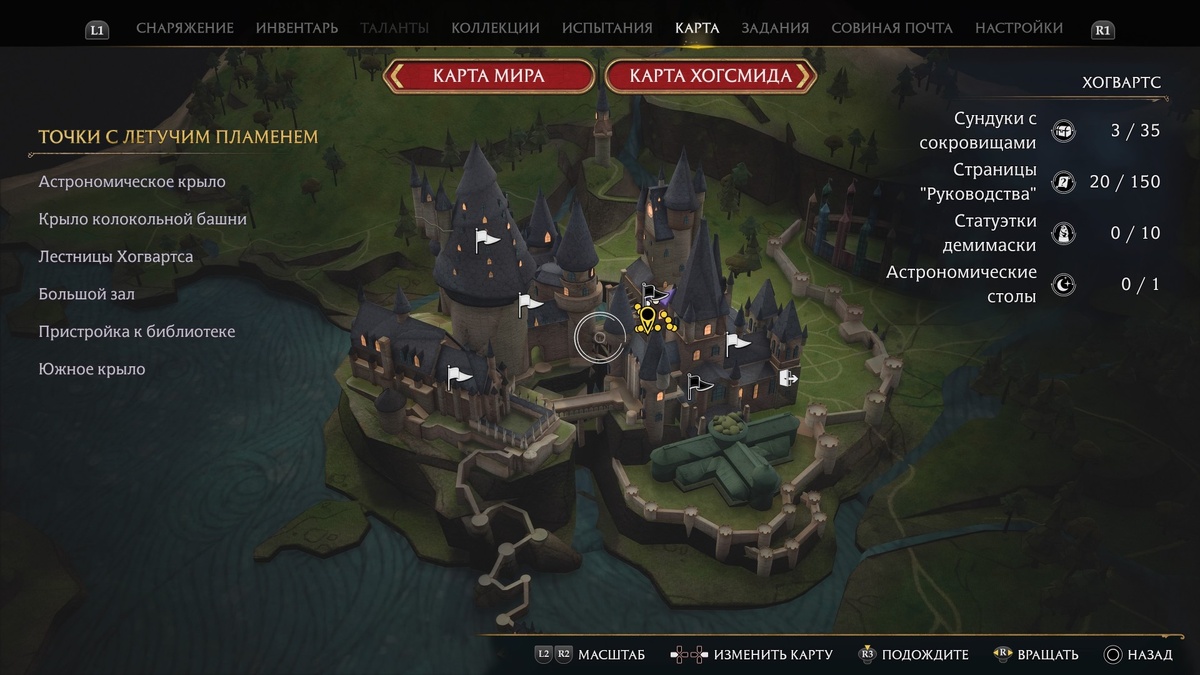Open the Настройки tab

pos(1019,29)
